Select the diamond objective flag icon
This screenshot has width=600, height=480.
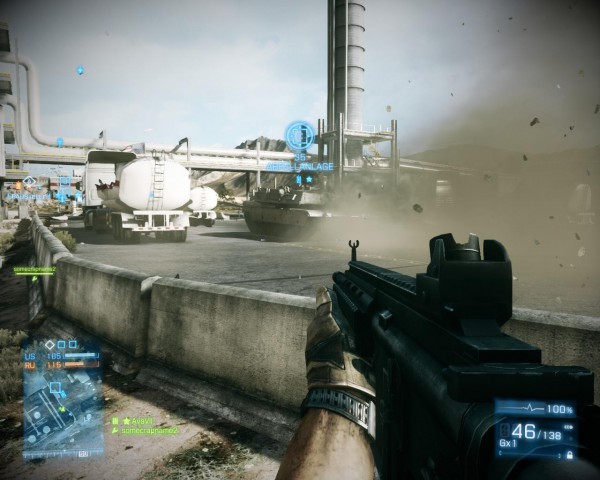click(51, 344)
